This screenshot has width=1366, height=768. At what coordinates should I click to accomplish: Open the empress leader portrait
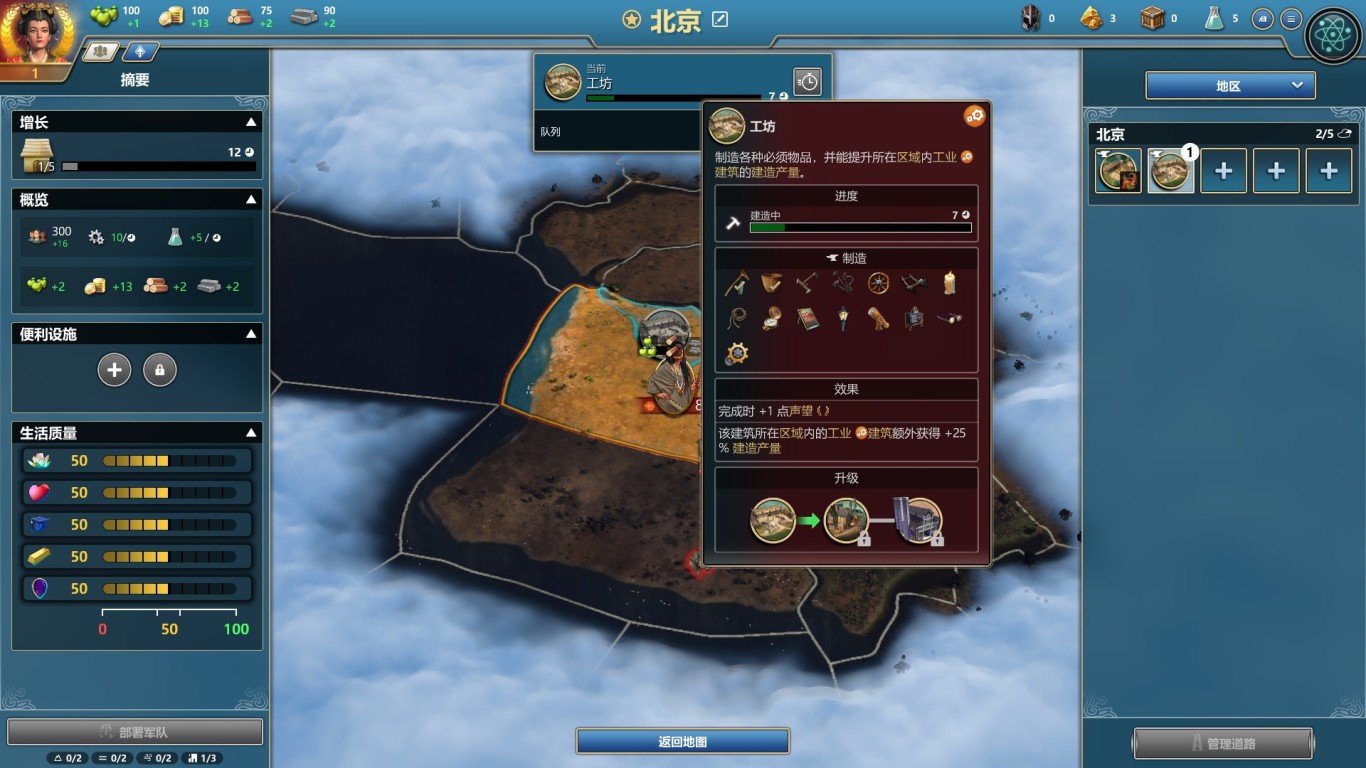pyautogui.click(x=36, y=32)
